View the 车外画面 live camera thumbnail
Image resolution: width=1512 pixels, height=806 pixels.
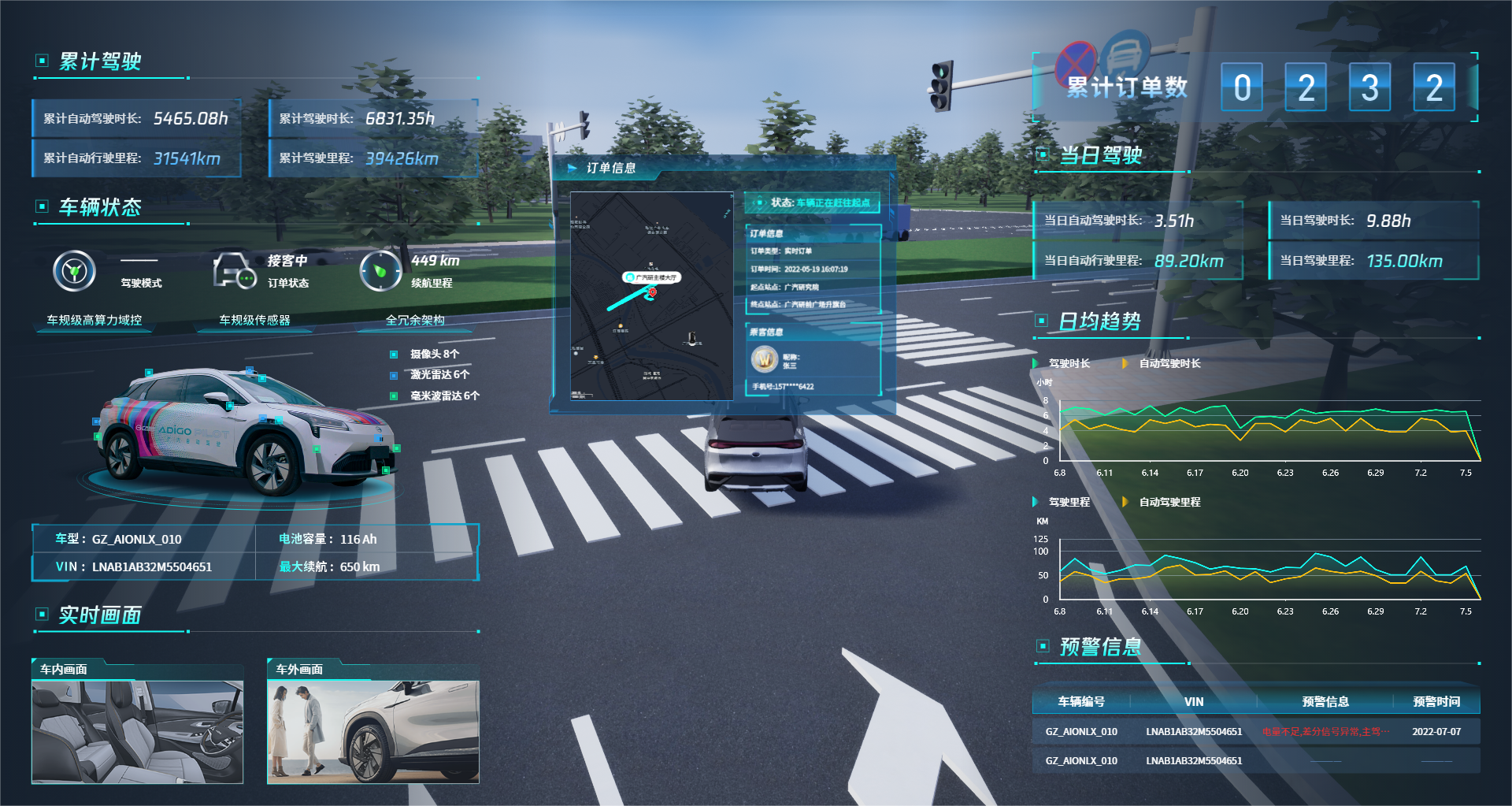[x=372, y=732]
